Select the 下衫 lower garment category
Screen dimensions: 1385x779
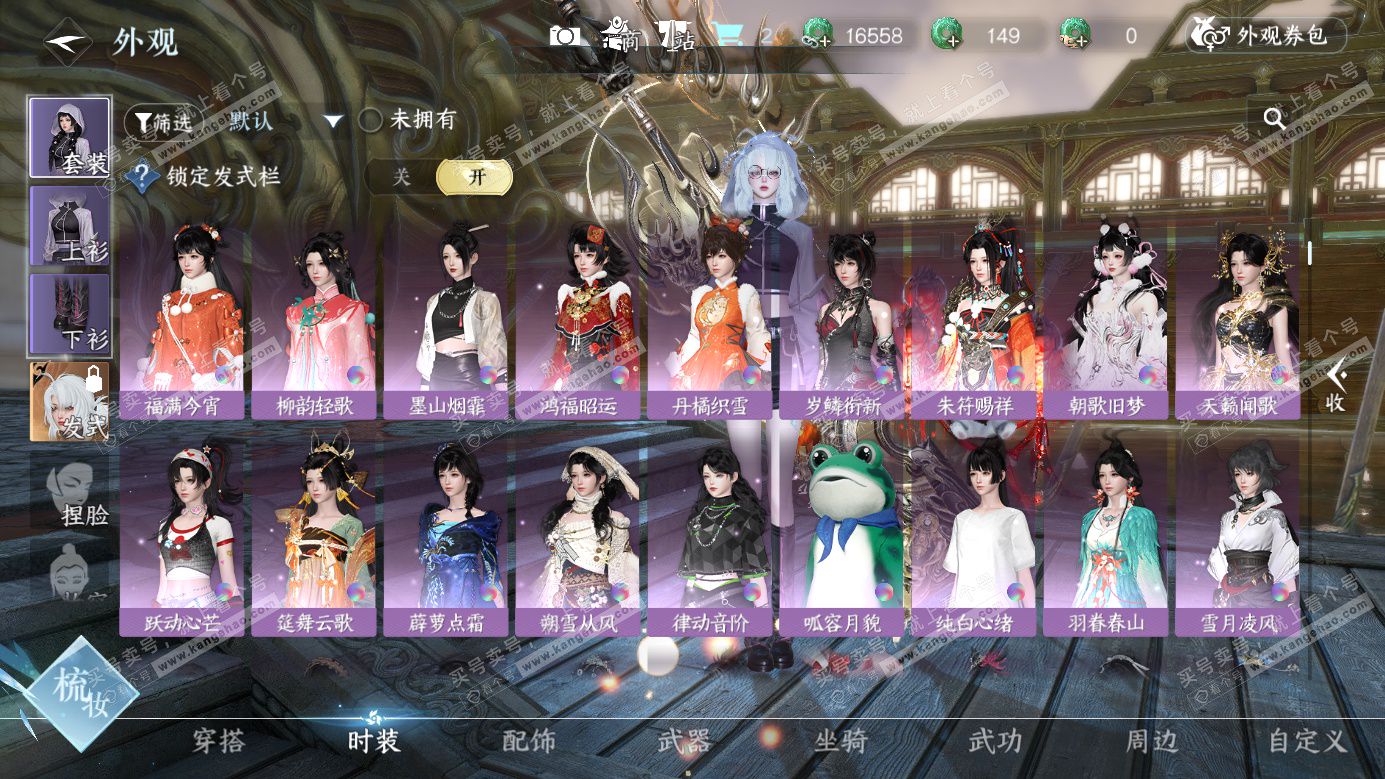click(x=69, y=314)
